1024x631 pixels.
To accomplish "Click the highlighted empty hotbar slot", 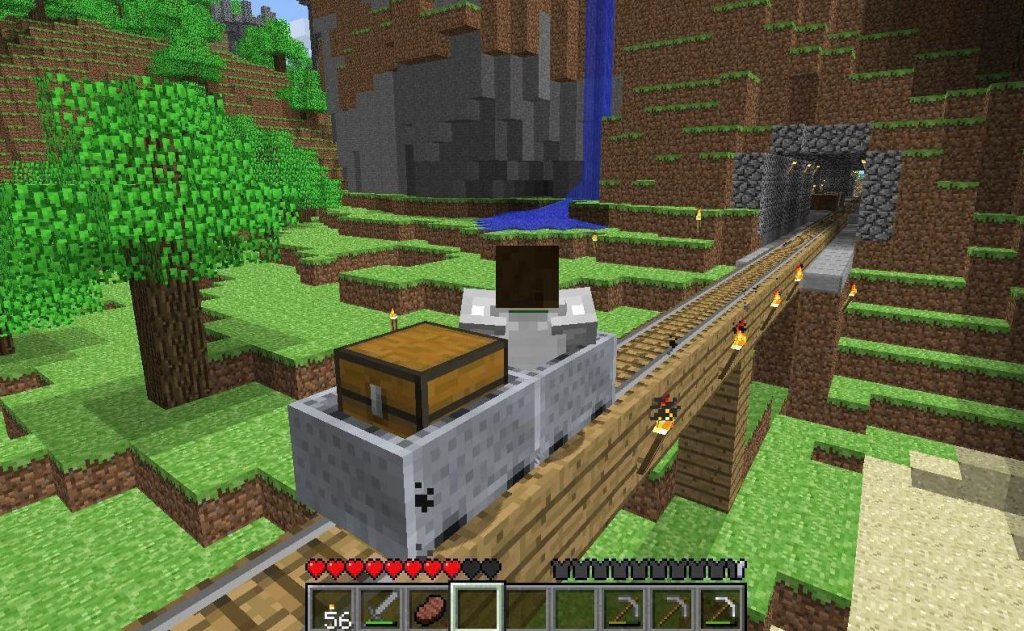I will pos(477,609).
